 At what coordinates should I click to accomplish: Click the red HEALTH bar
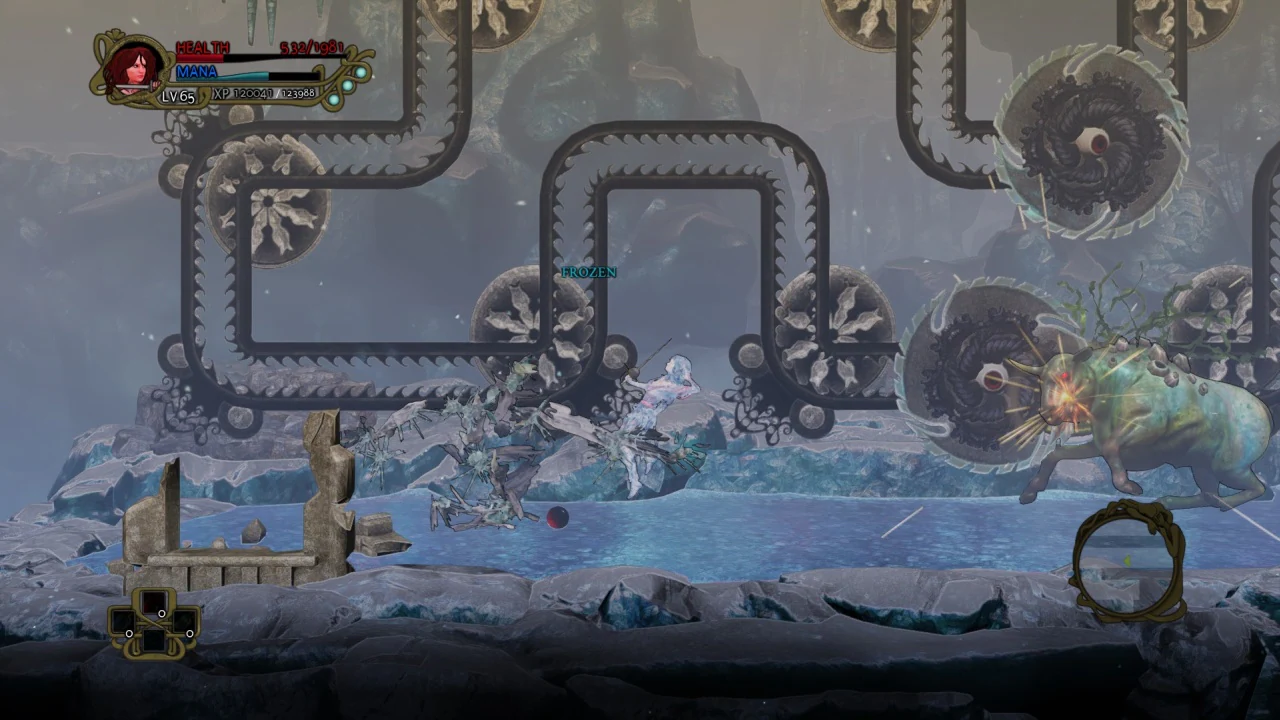point(200,57)
